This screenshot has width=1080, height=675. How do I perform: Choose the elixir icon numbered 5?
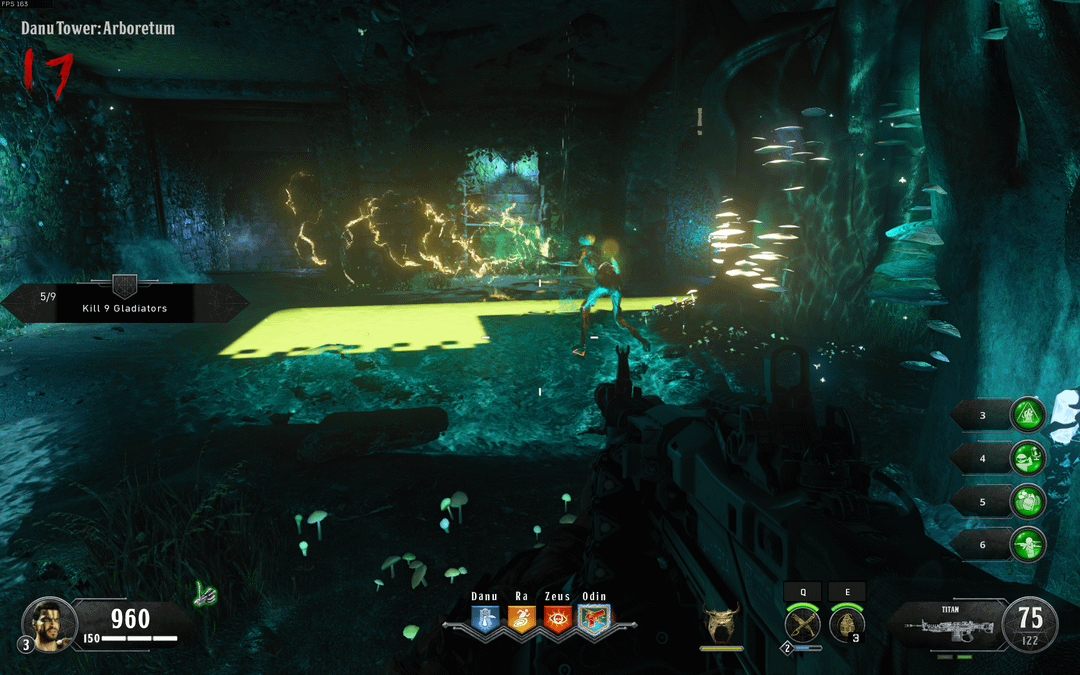(1027, 501)
